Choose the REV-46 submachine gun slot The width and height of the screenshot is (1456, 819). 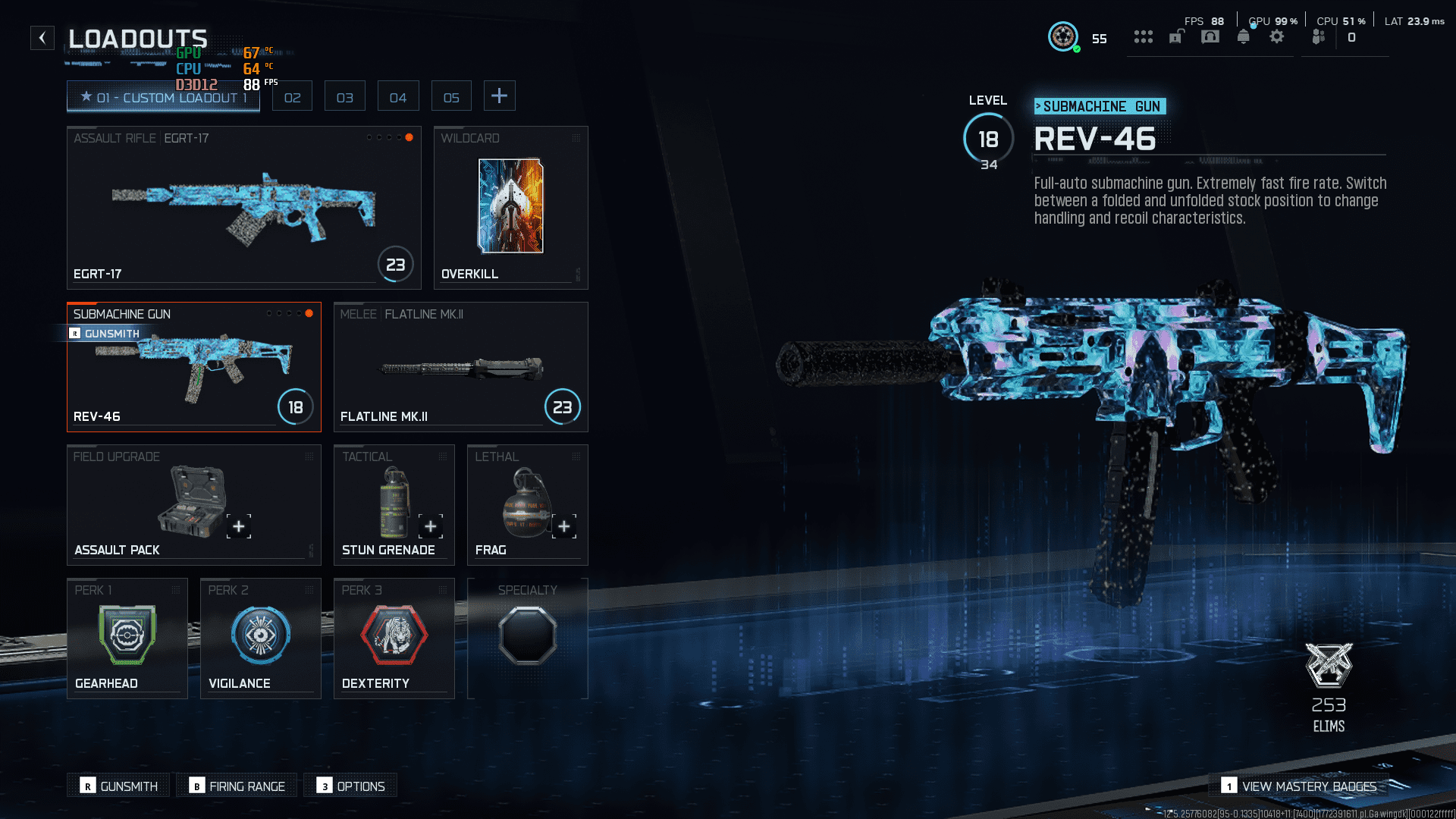[x=193, y=367]
